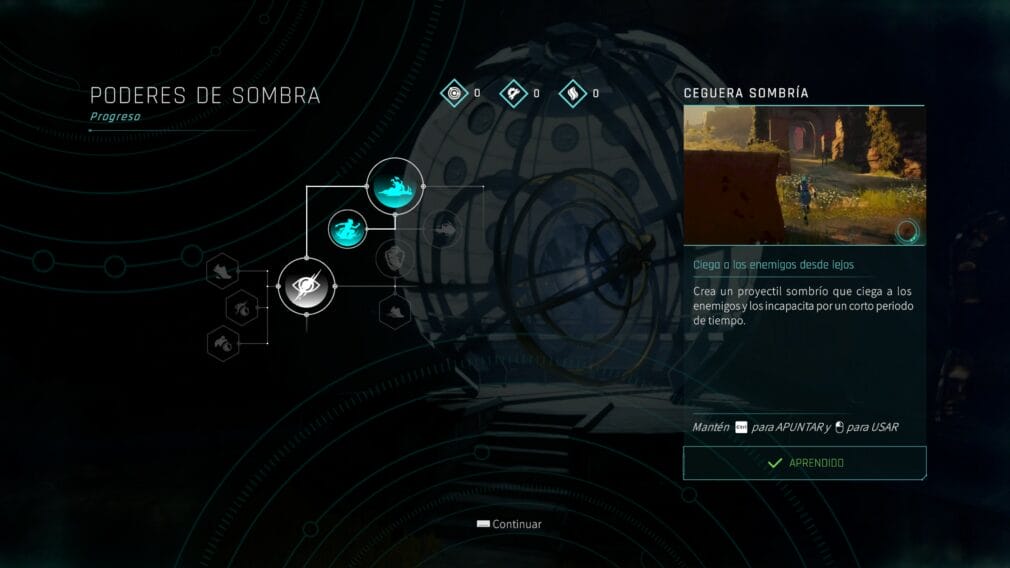
Task: Click the APRENDIDO button
Action: click(804, 463)
